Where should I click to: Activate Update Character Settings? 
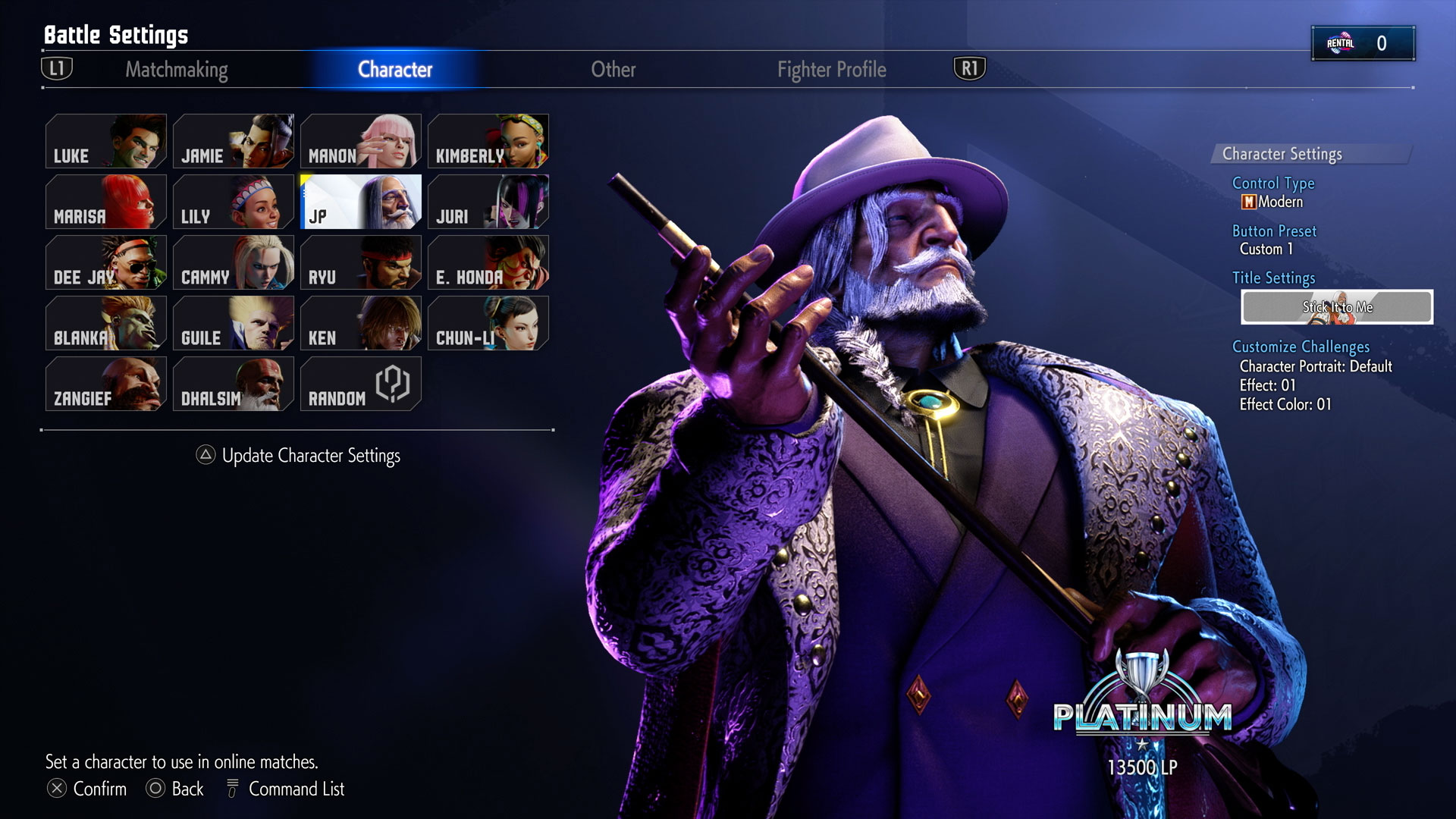[300, 455]
